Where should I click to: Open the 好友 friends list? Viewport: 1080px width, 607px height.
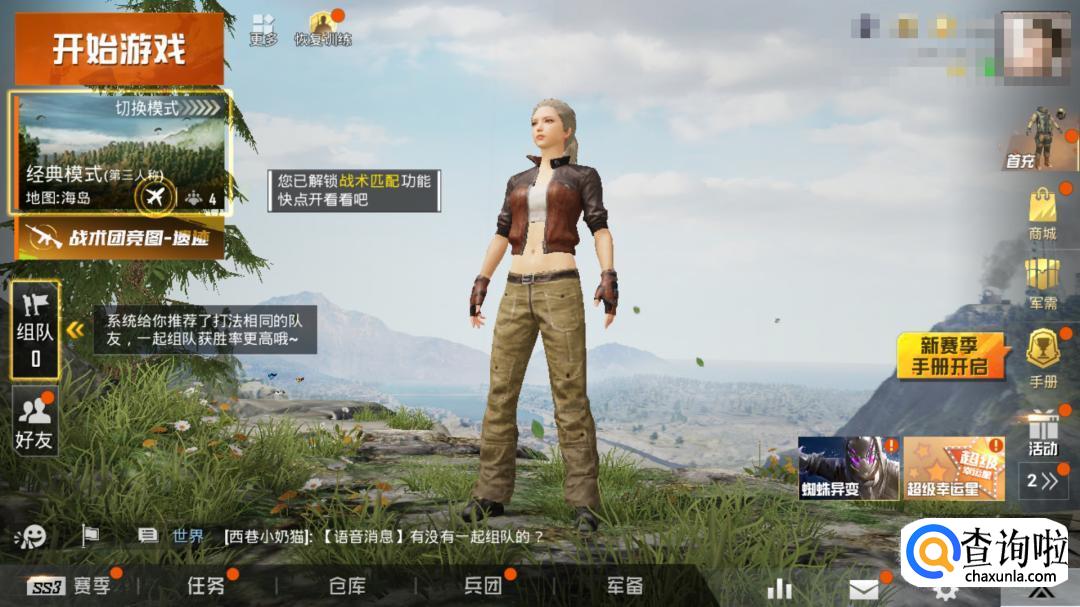34,420
